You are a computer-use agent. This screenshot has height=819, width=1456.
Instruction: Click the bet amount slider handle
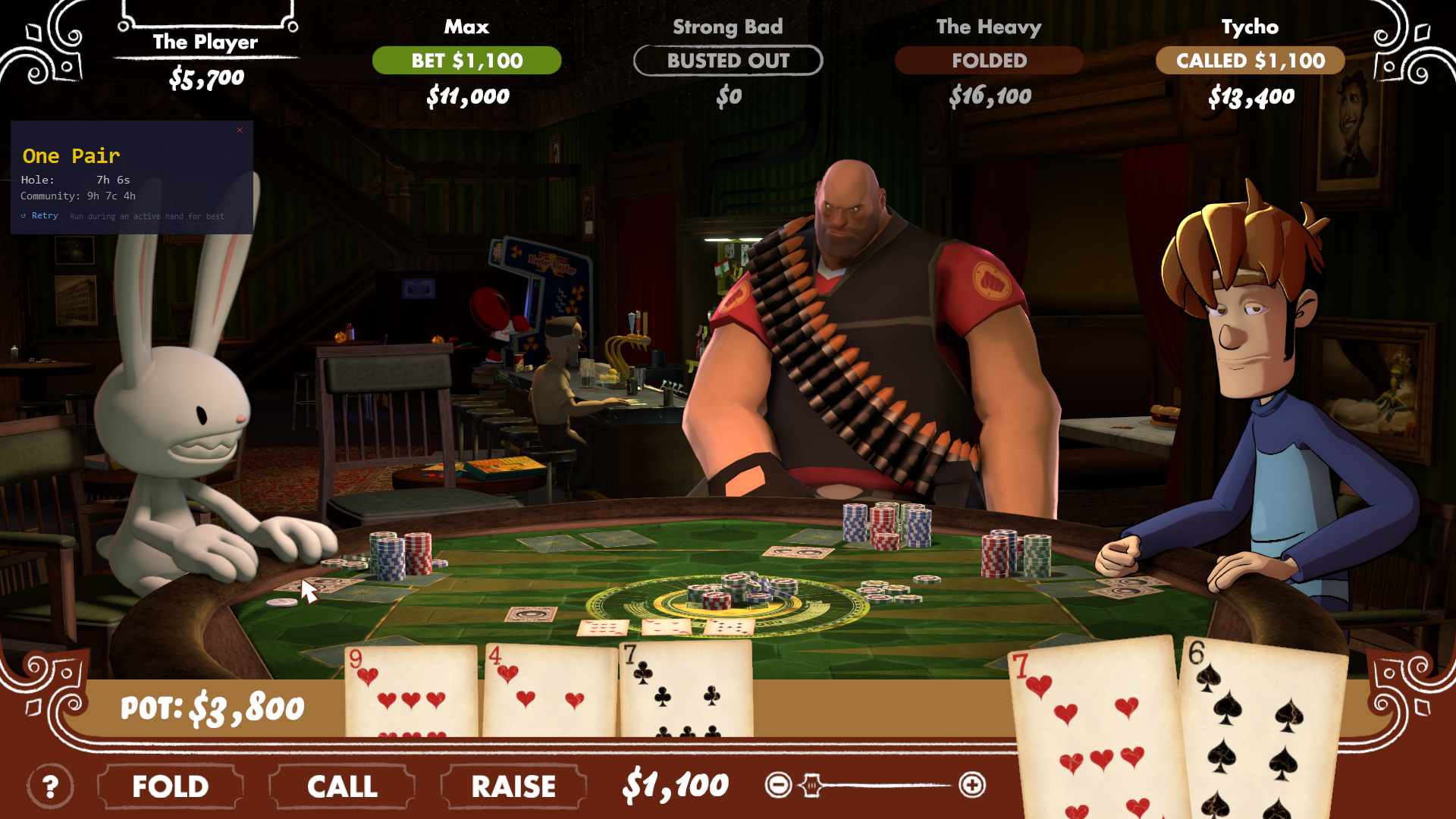(811, 786)
